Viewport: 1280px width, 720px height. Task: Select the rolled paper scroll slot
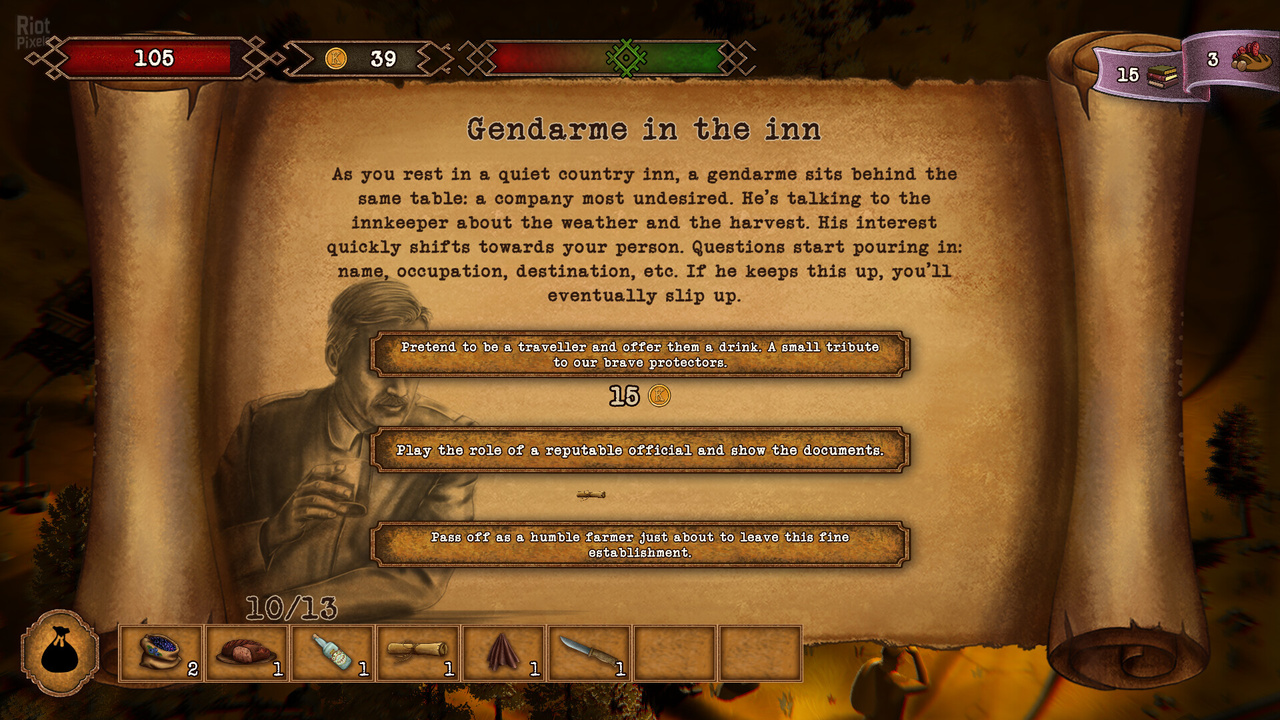tap(418, 654)
